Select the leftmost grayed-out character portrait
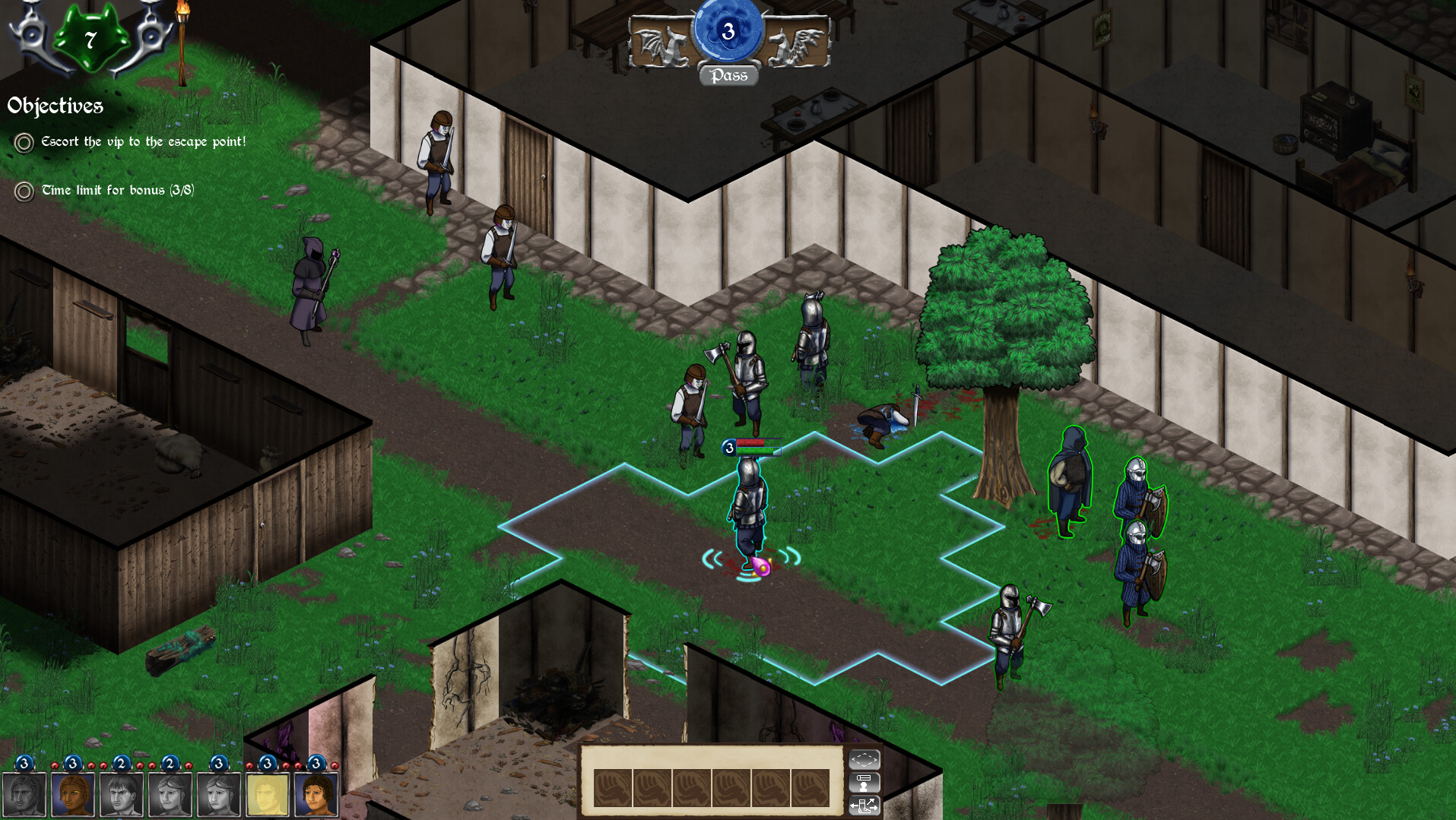 [x=24, y=793]
